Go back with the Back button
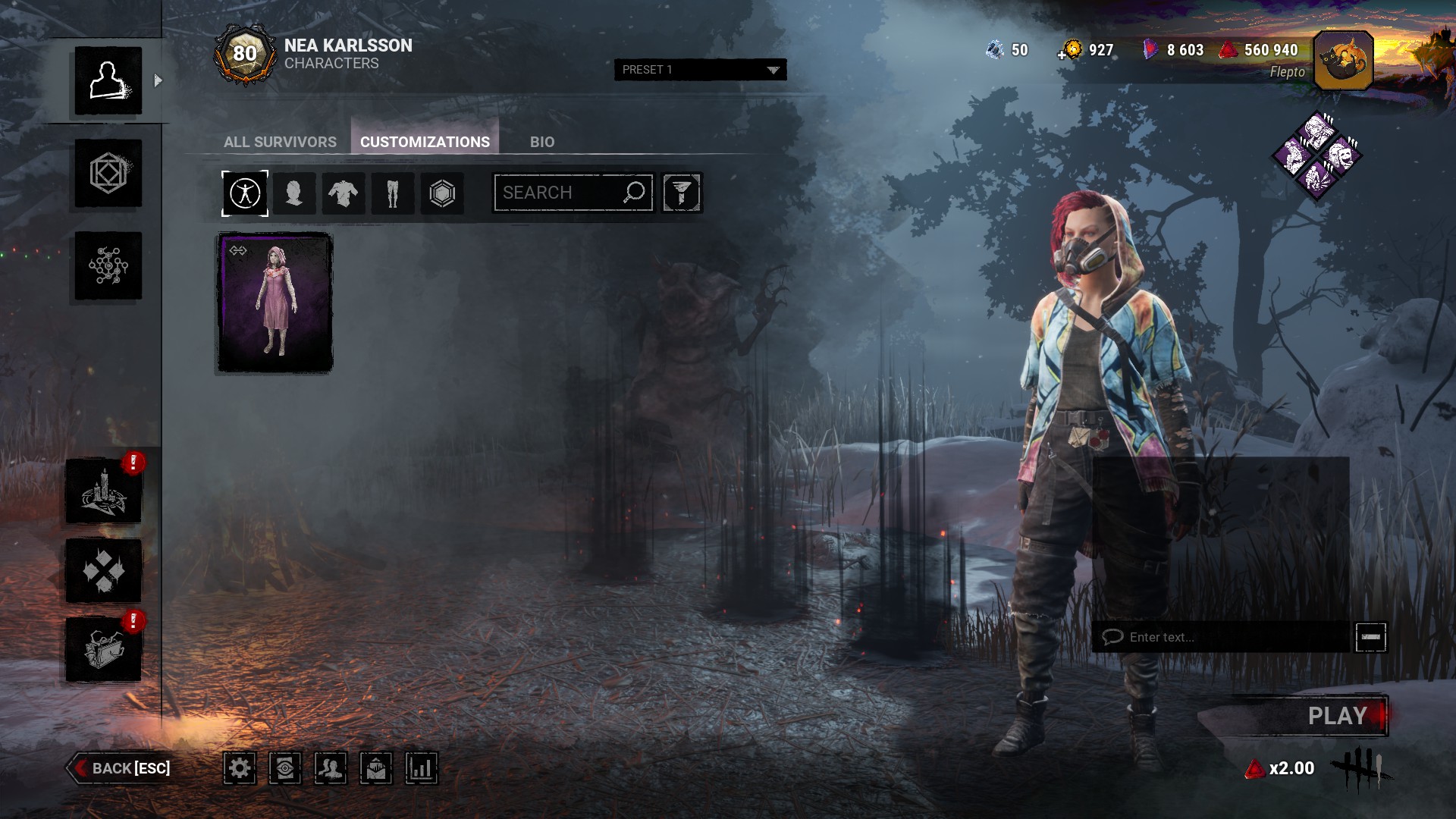Screen dimensions: 1456x819 (121, 768)
